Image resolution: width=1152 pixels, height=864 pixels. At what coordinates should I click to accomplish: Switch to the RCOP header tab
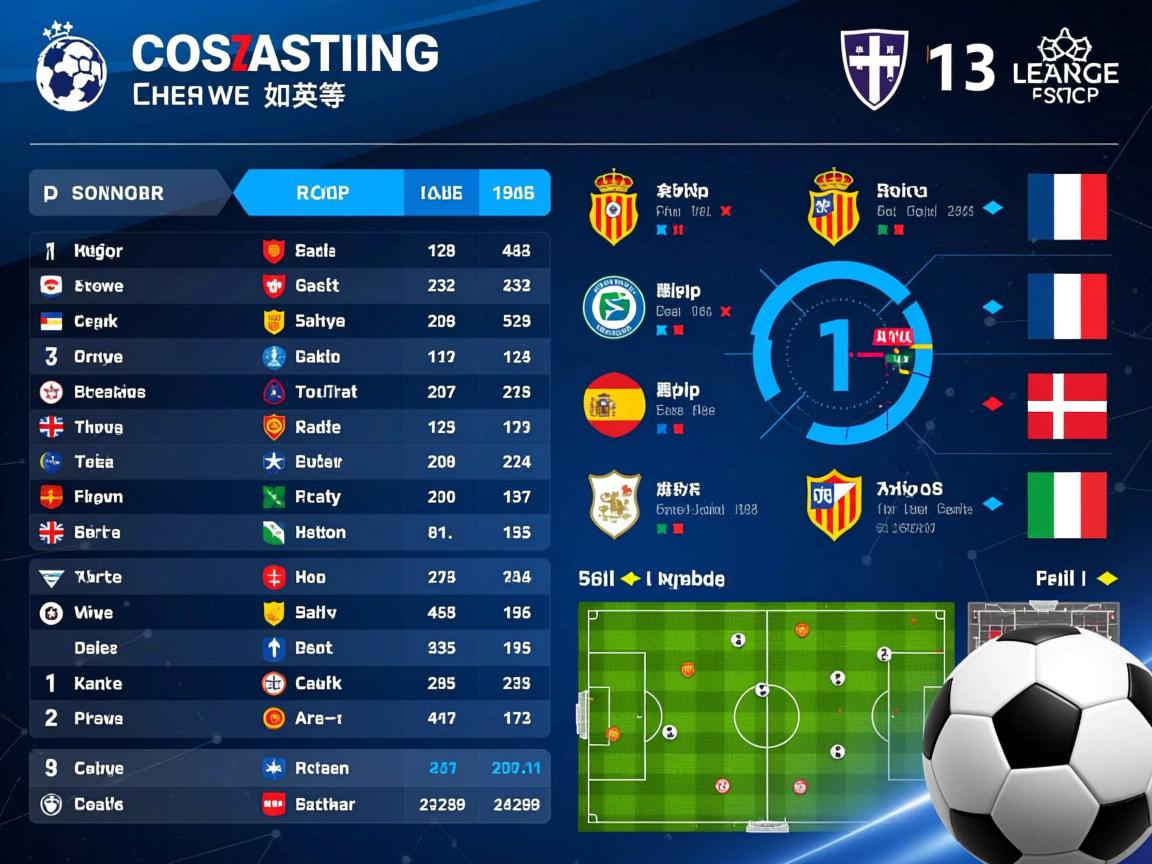point(322,193)
